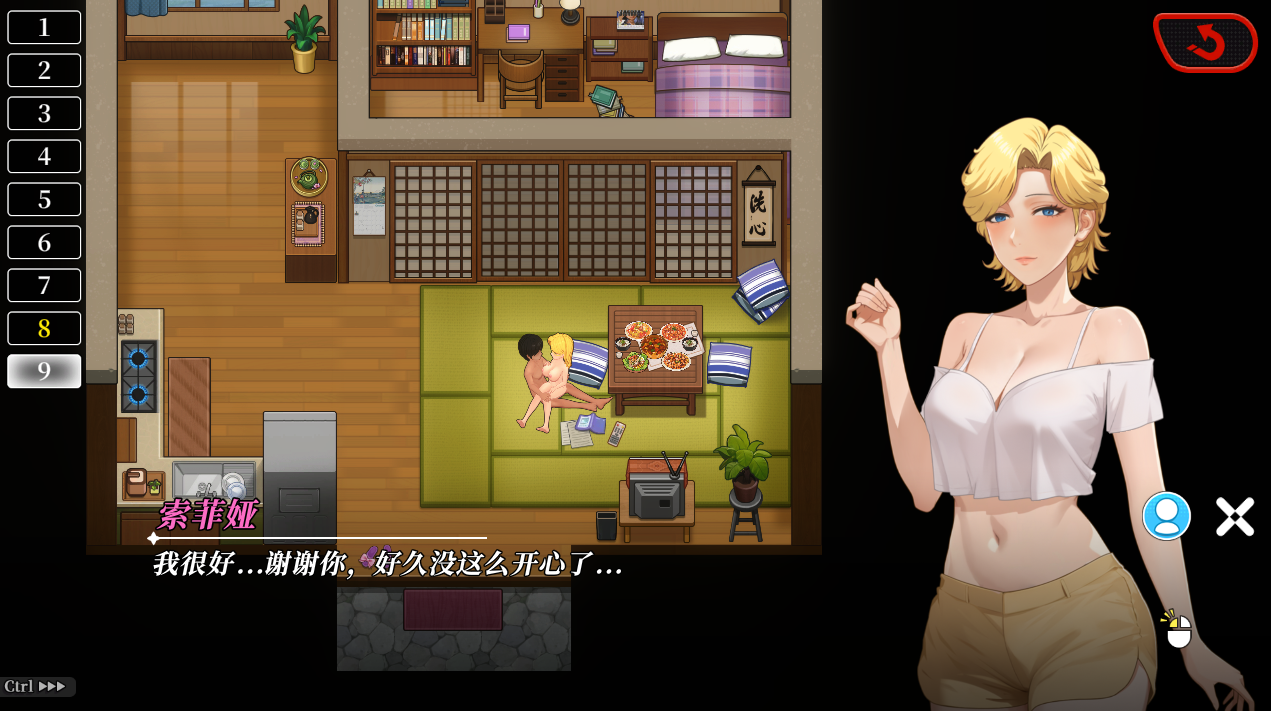
Task: Choose scene number 2
Action: pyautogui.click(x=44, y=70)
